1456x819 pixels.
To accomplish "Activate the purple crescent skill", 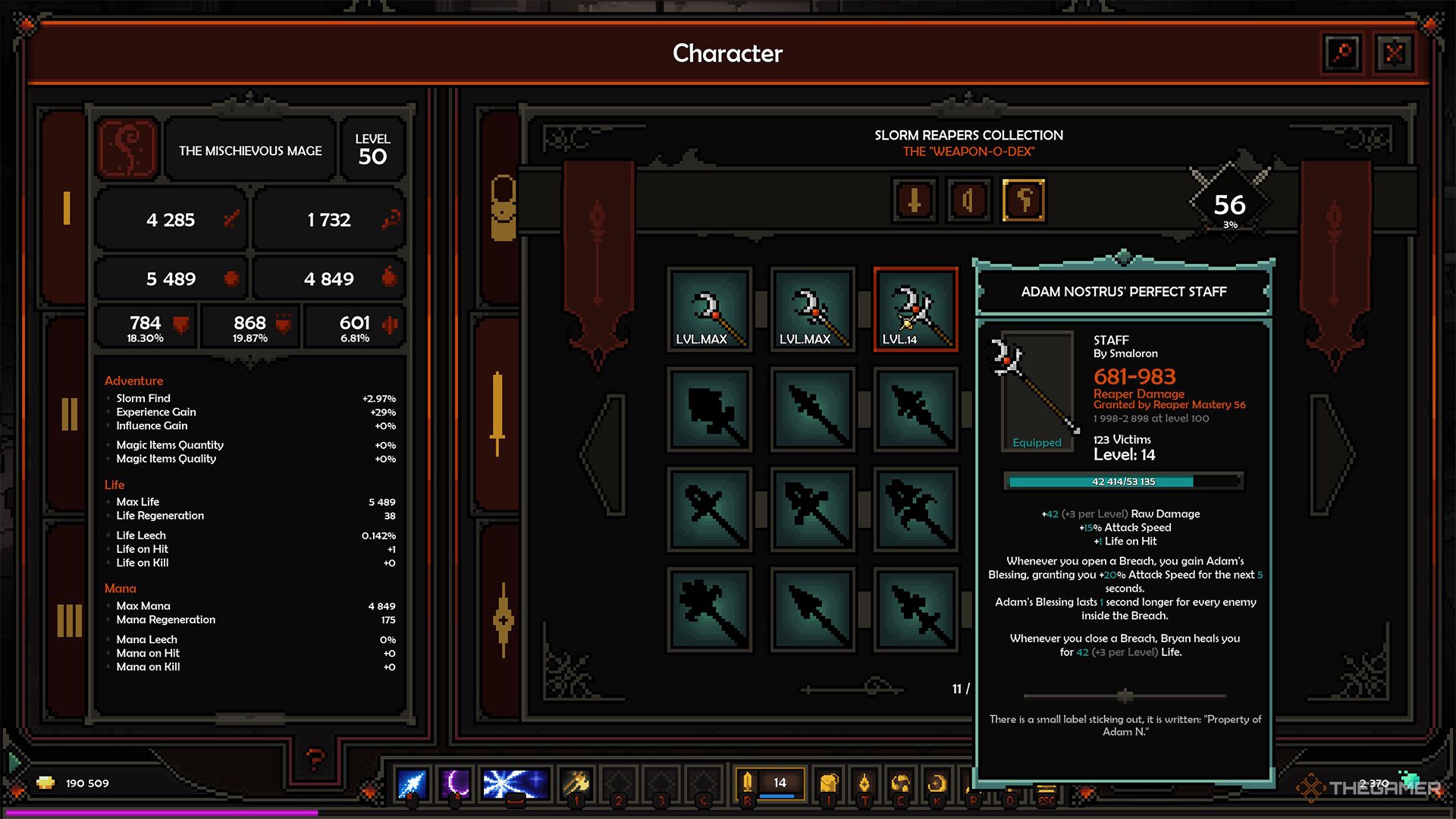I will point(457,783).
